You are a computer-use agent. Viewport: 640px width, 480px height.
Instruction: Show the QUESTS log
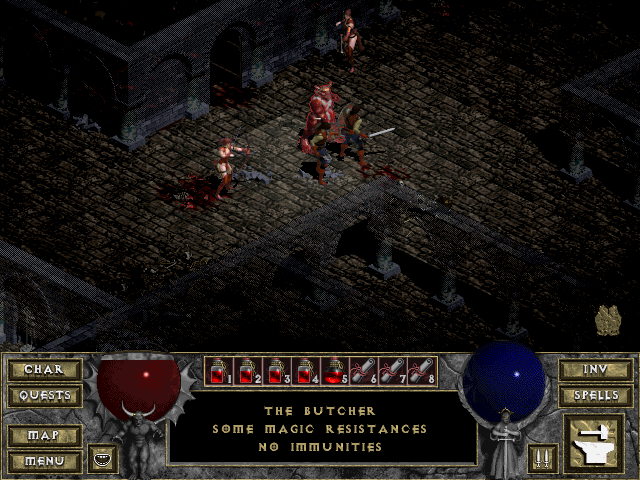[x=43, y=395]
